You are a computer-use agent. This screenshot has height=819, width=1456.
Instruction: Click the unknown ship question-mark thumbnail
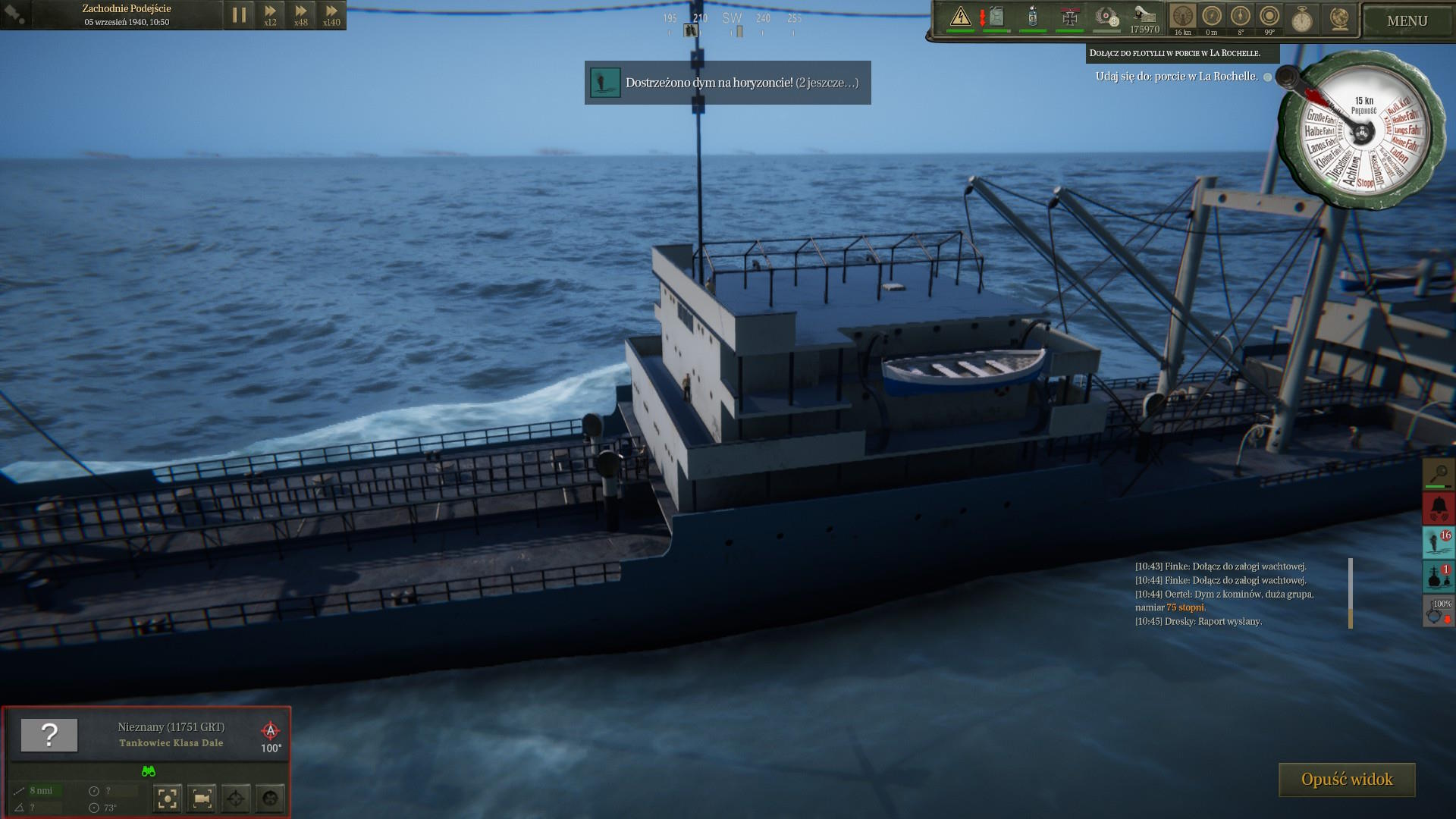click(x=49, y=735)
